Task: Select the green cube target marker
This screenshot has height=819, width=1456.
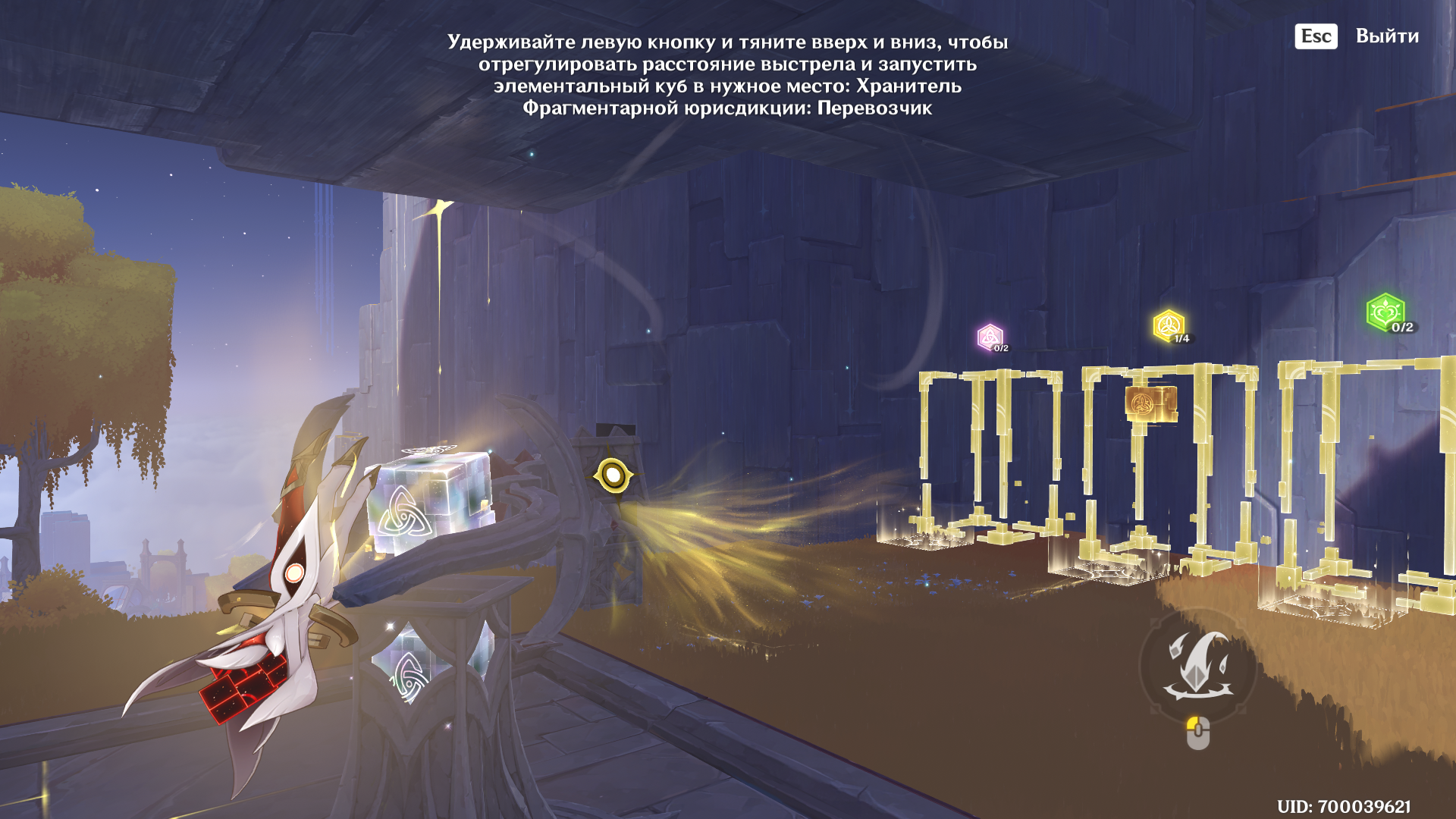Action: 1385,312
